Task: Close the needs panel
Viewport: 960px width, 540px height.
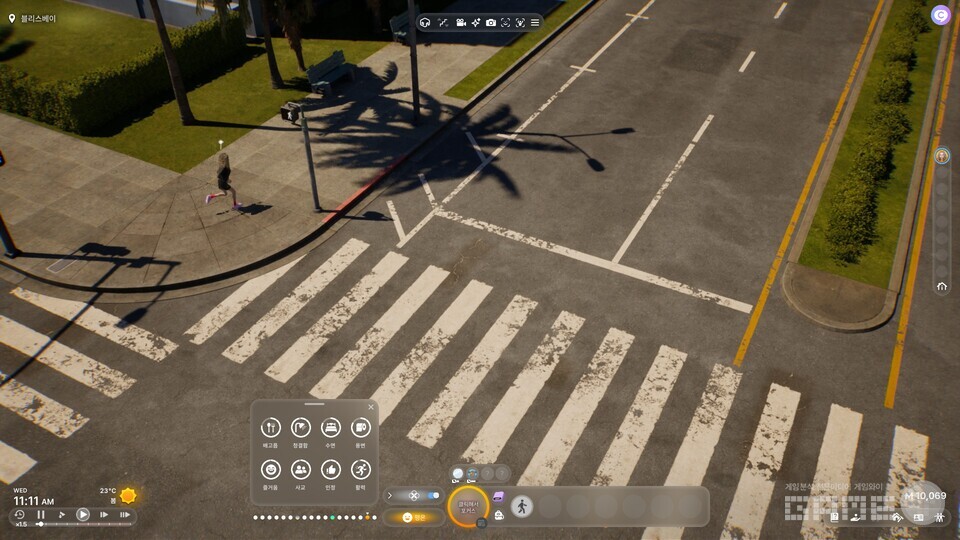Action: pos(371,407)
